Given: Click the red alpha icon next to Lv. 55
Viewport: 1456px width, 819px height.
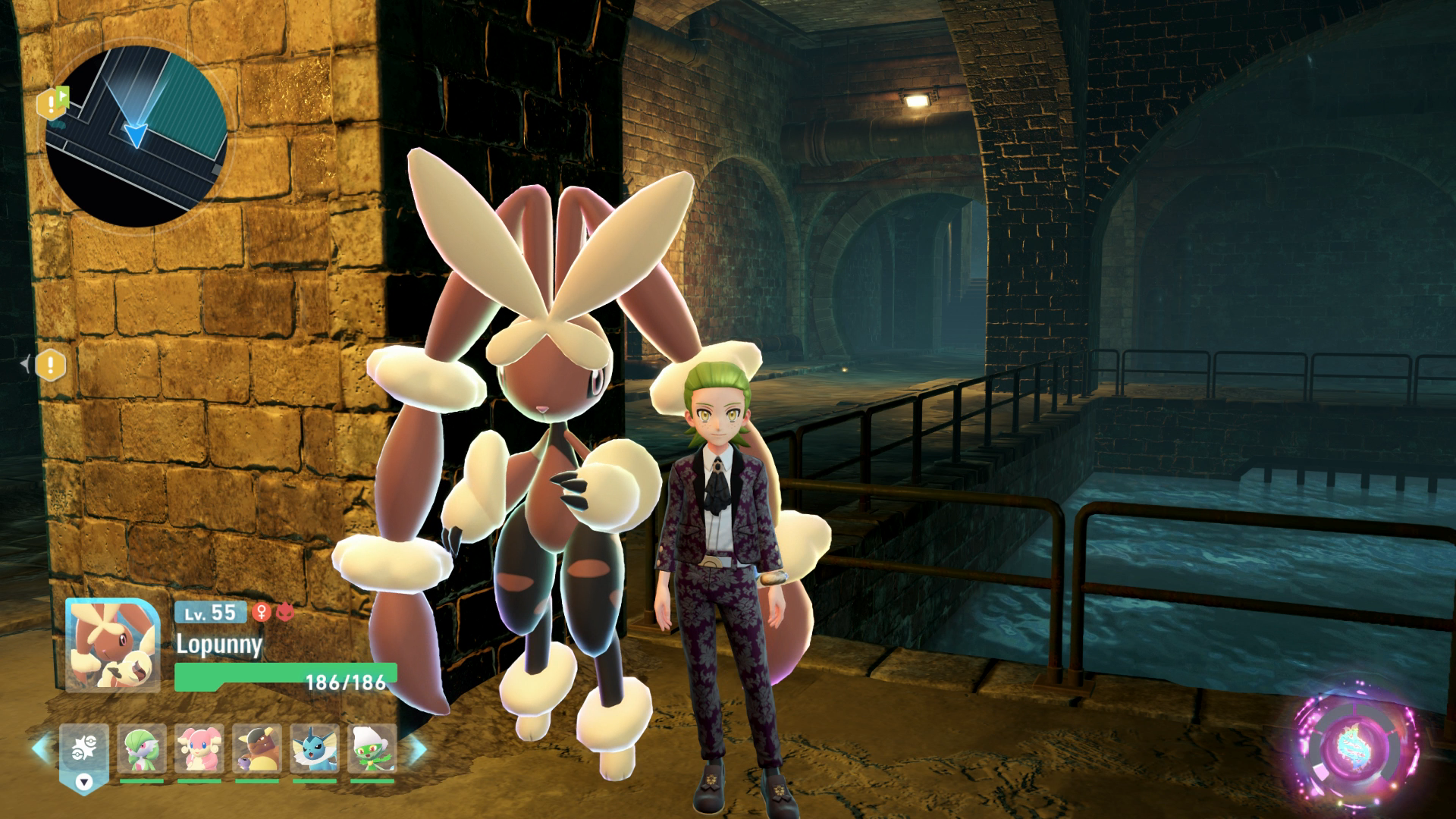Looking at the screenshot, I should coord(285,612).
